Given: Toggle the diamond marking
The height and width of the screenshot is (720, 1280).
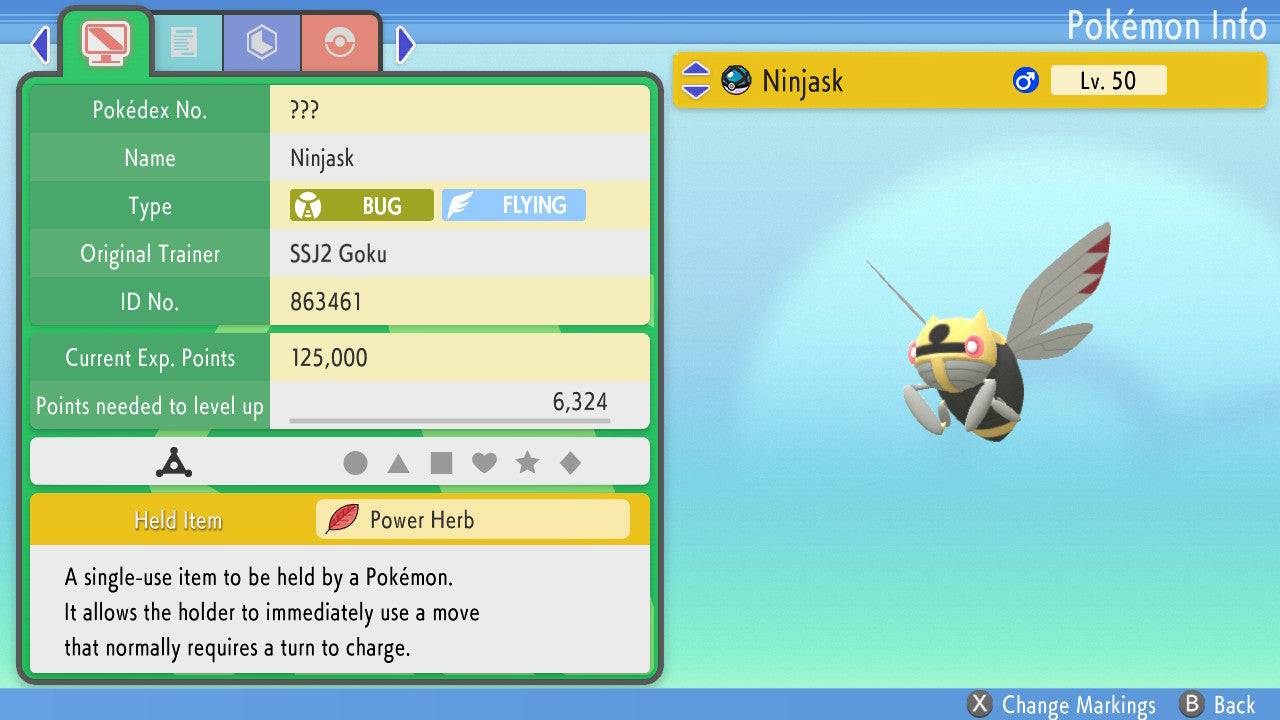Looking at the screenshot, I should coord(570,463).
